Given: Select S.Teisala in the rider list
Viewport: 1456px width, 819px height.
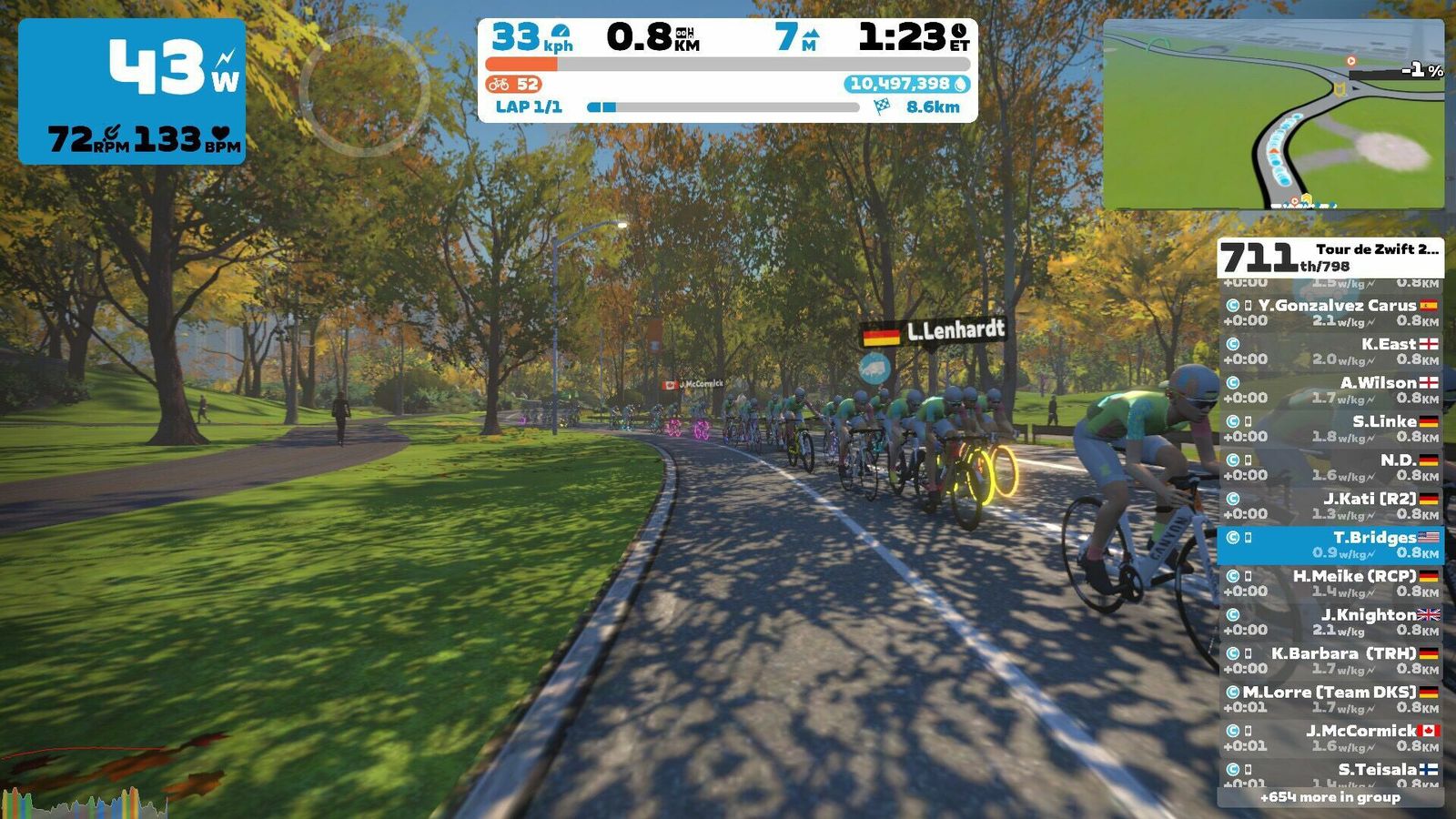Looking at the screenshot, I should pos(1330,774).
